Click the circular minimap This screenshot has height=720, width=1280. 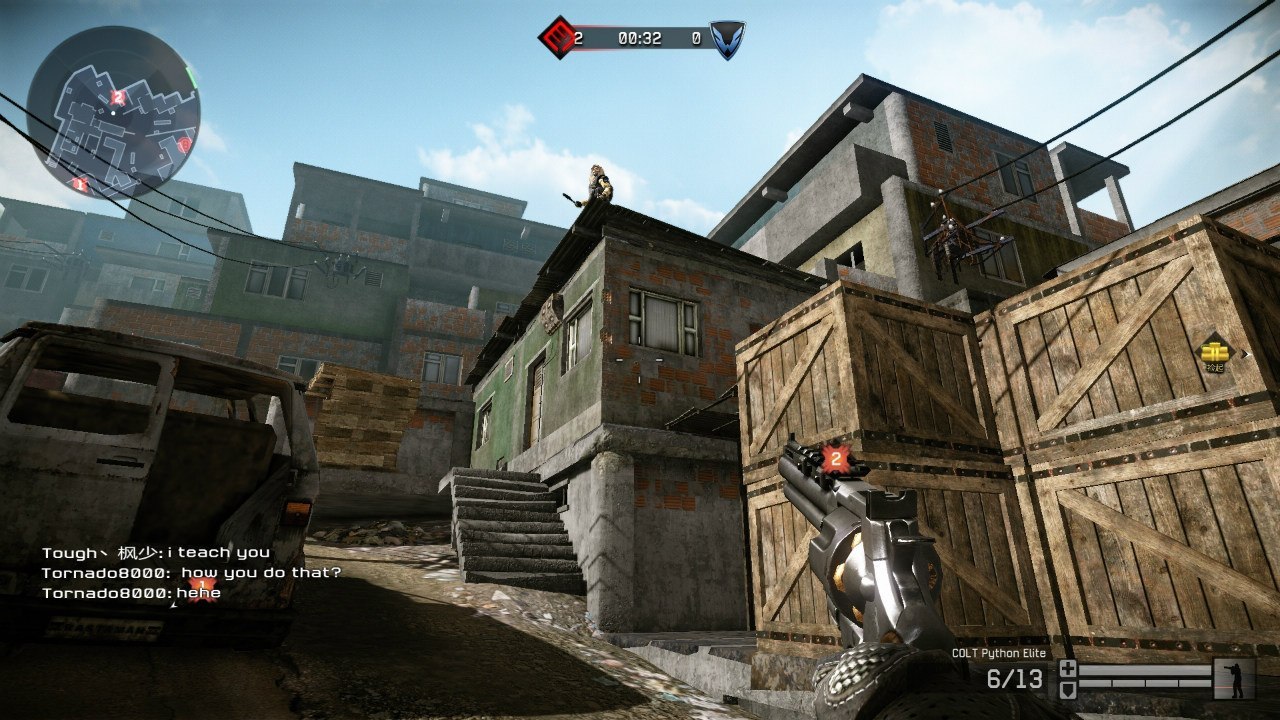coord(113,112)
